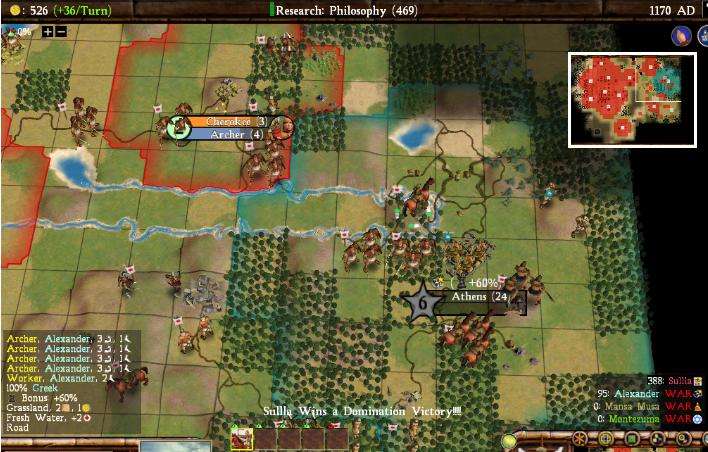Open the round feather advisor icon

(x=679, y=35)
